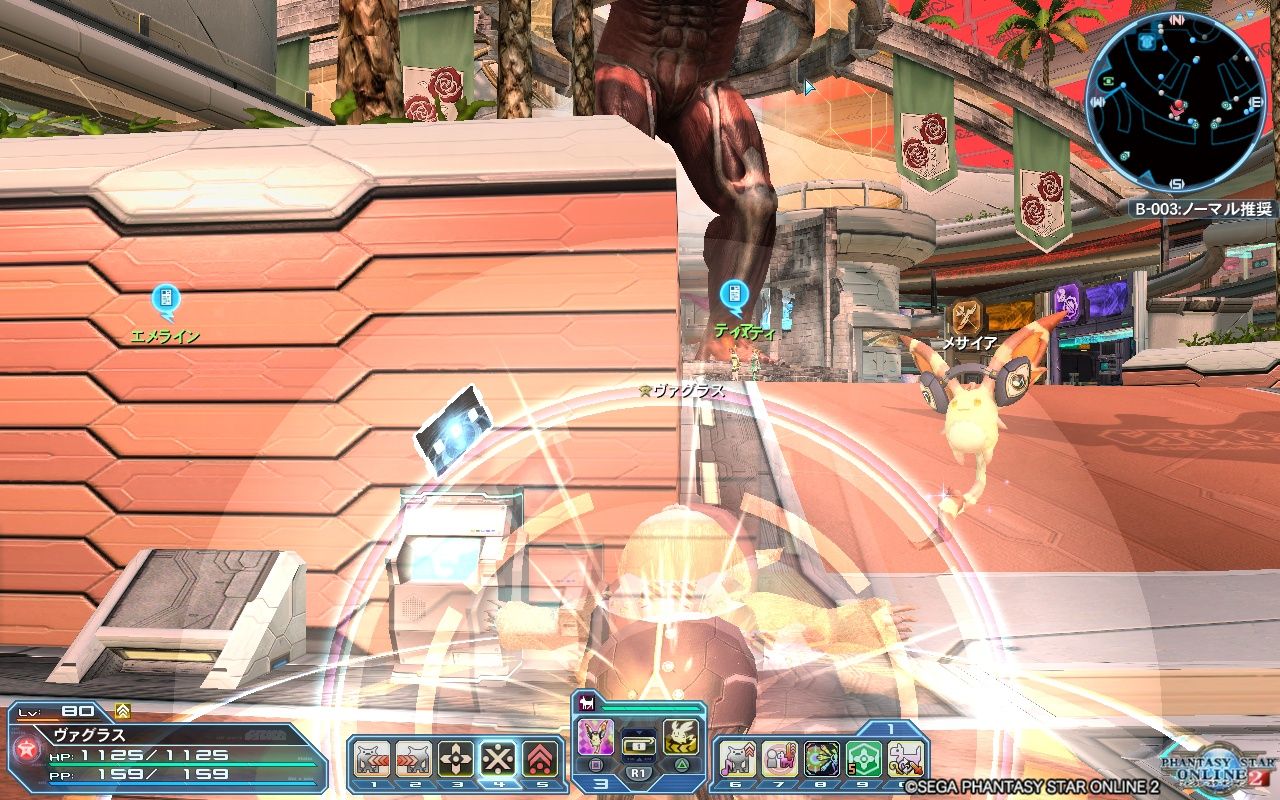This screenshot has height=800, width=1280.
Task: Select the green hexagon recovery icon in slot 9
Action: pos(862,759)
